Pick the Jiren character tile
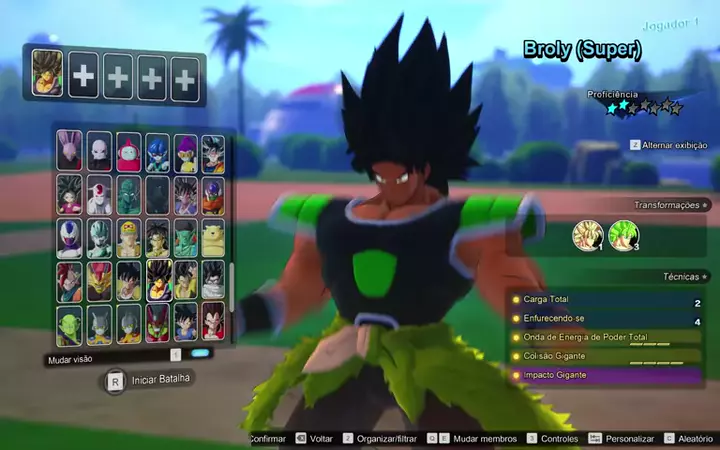720x450 pixels. (x=99, y=152)
